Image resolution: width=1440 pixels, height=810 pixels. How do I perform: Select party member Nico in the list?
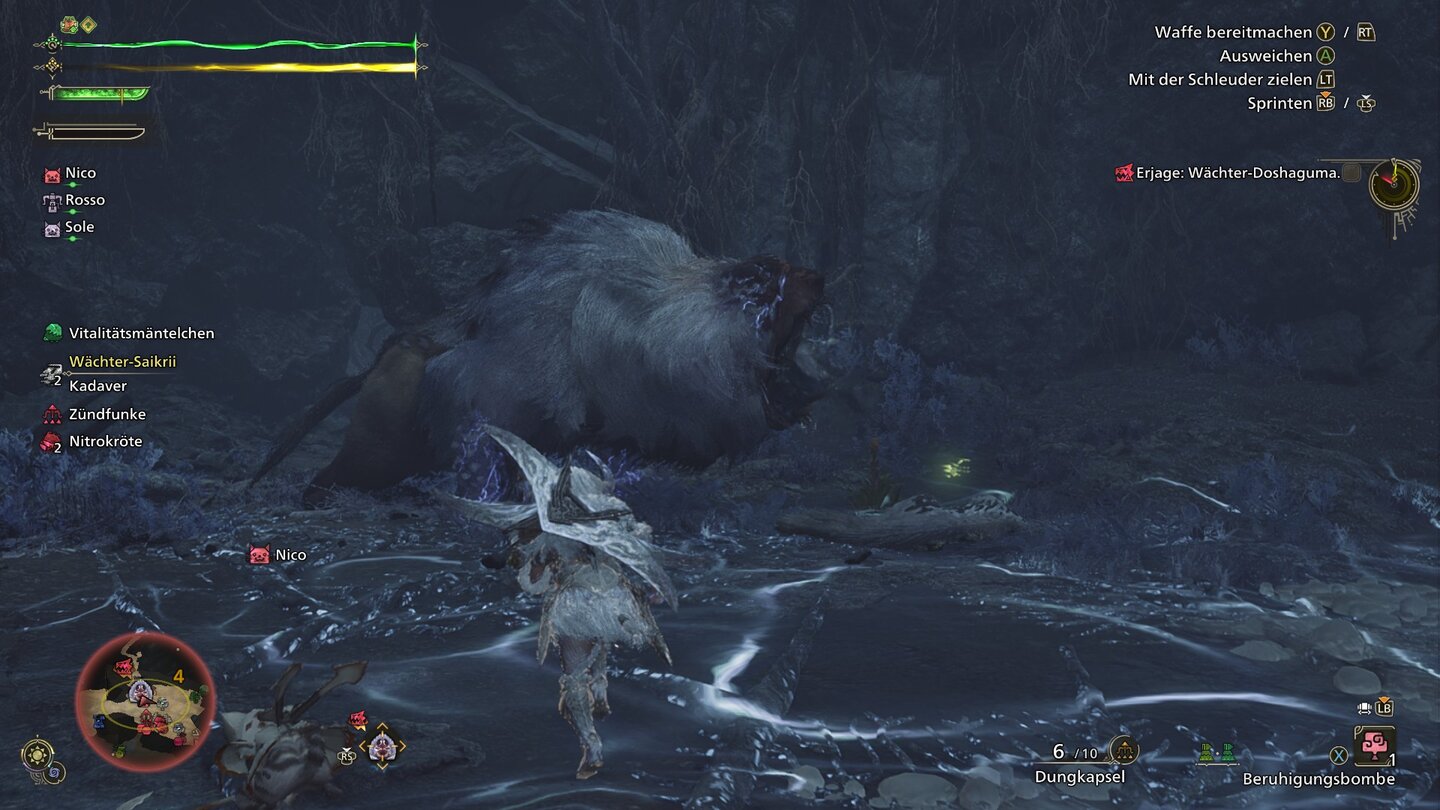tap(80, 174)
